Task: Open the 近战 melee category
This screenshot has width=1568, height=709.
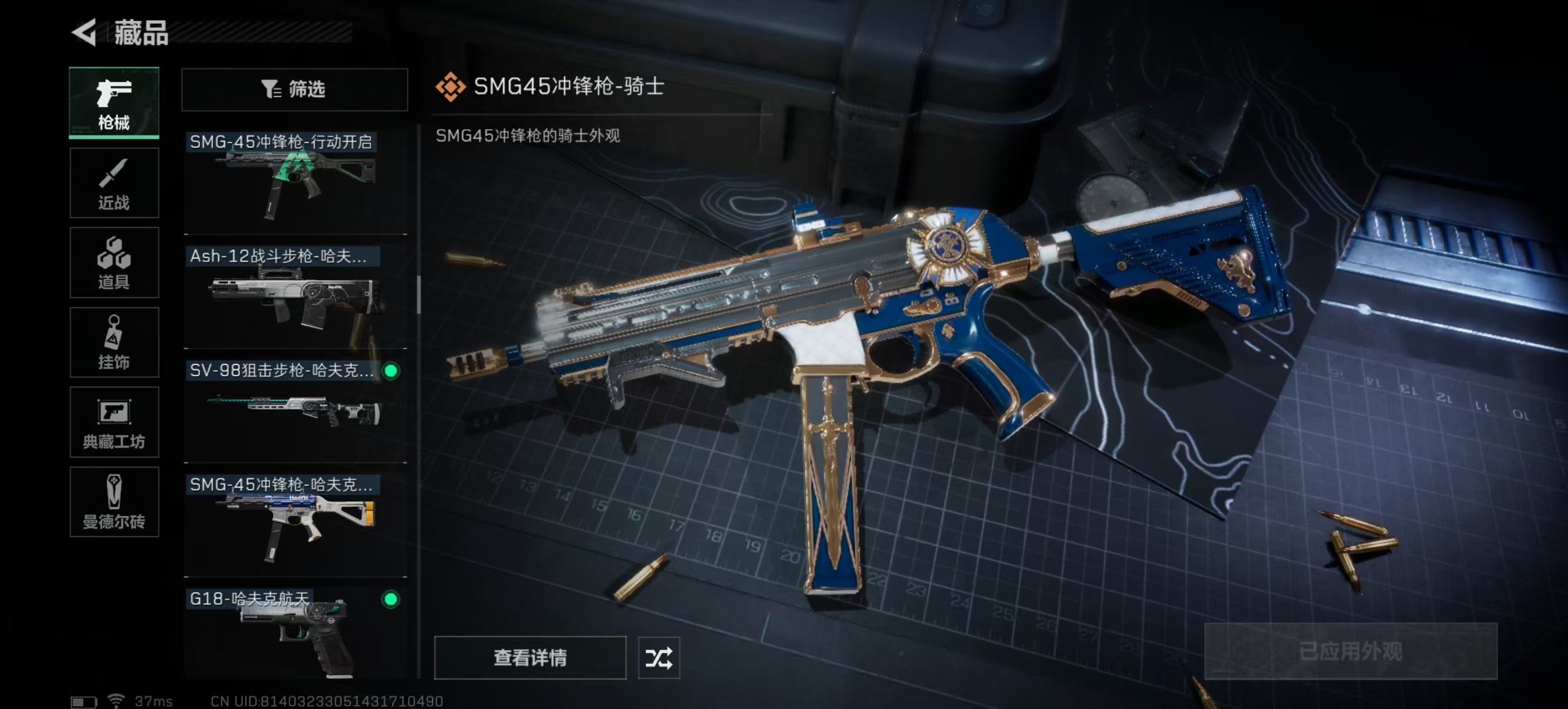Action: (x=114, y=182)
